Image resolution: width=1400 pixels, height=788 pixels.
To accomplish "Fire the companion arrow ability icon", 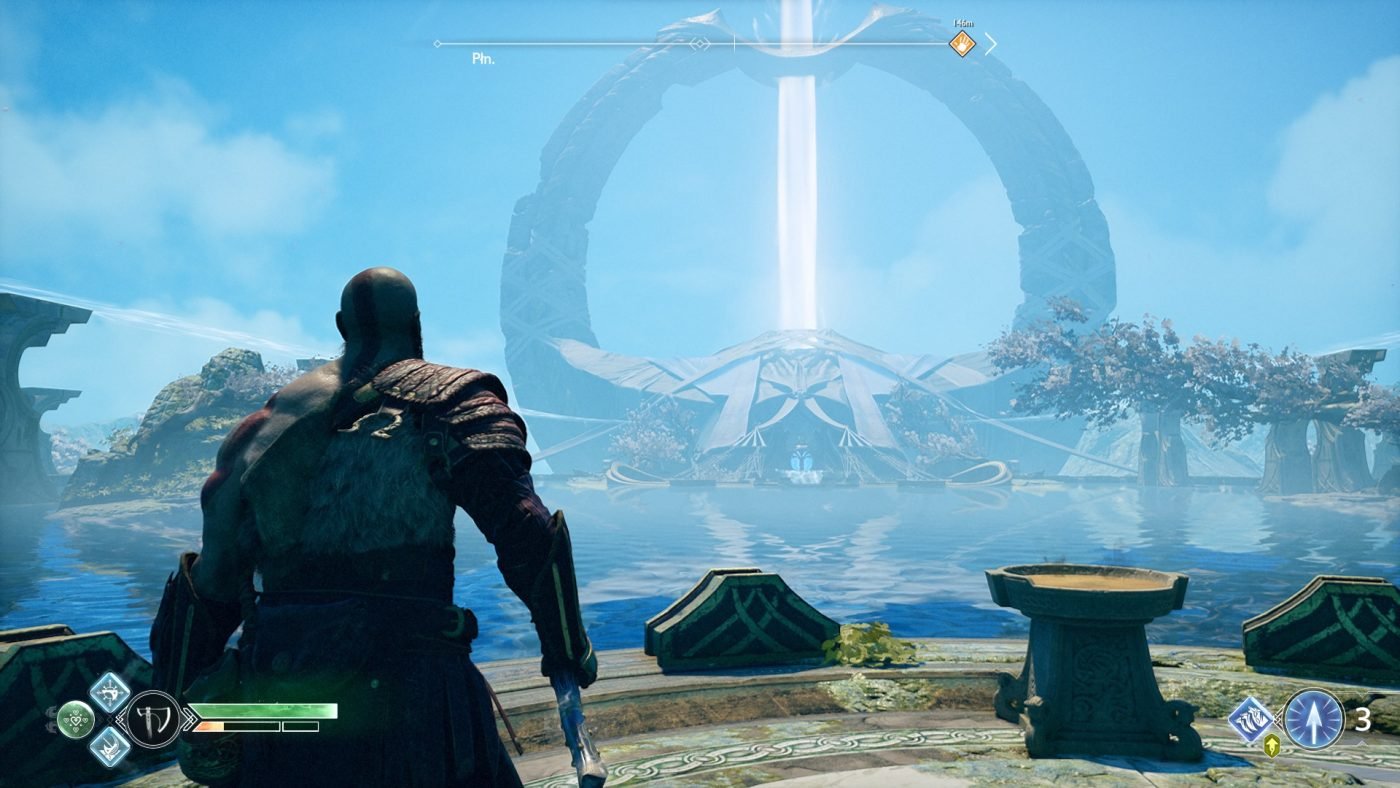I will (1313, 718).
